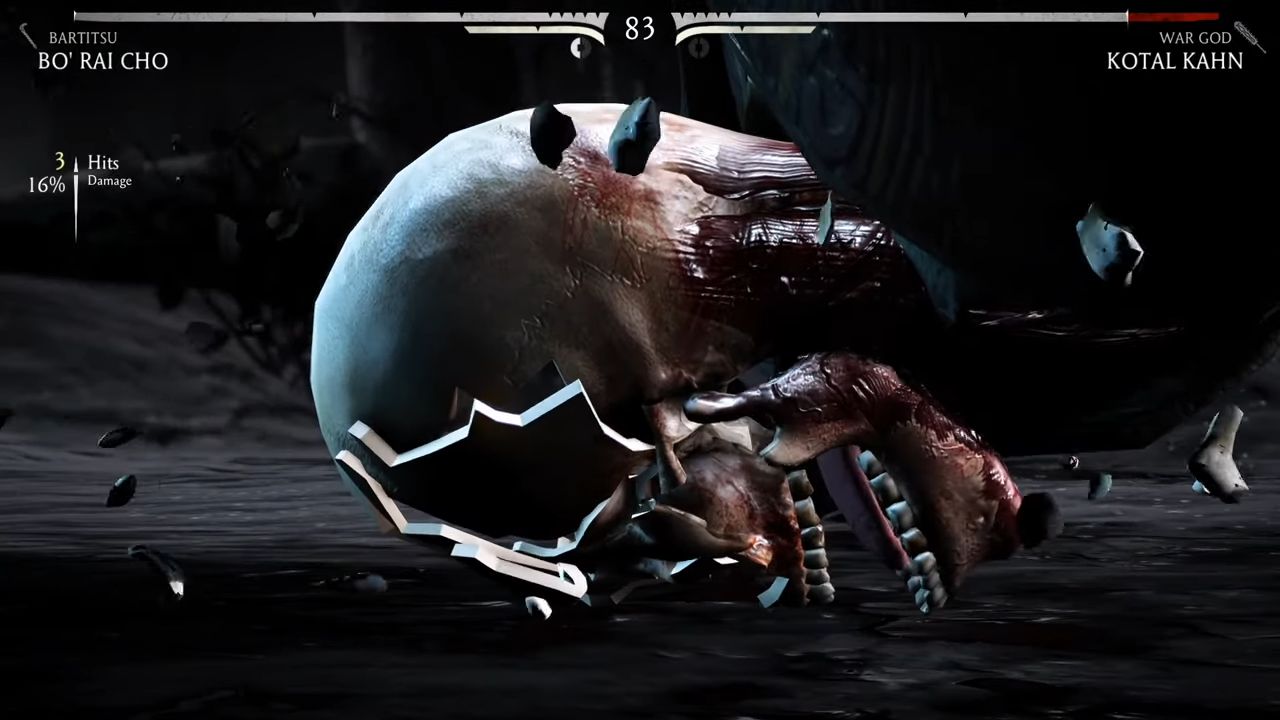Screen dimensions: 1280x720
Task: Click Kotal Kahn's depleted red health segment
Action: pyautogui.click(x=1180, y=15)
